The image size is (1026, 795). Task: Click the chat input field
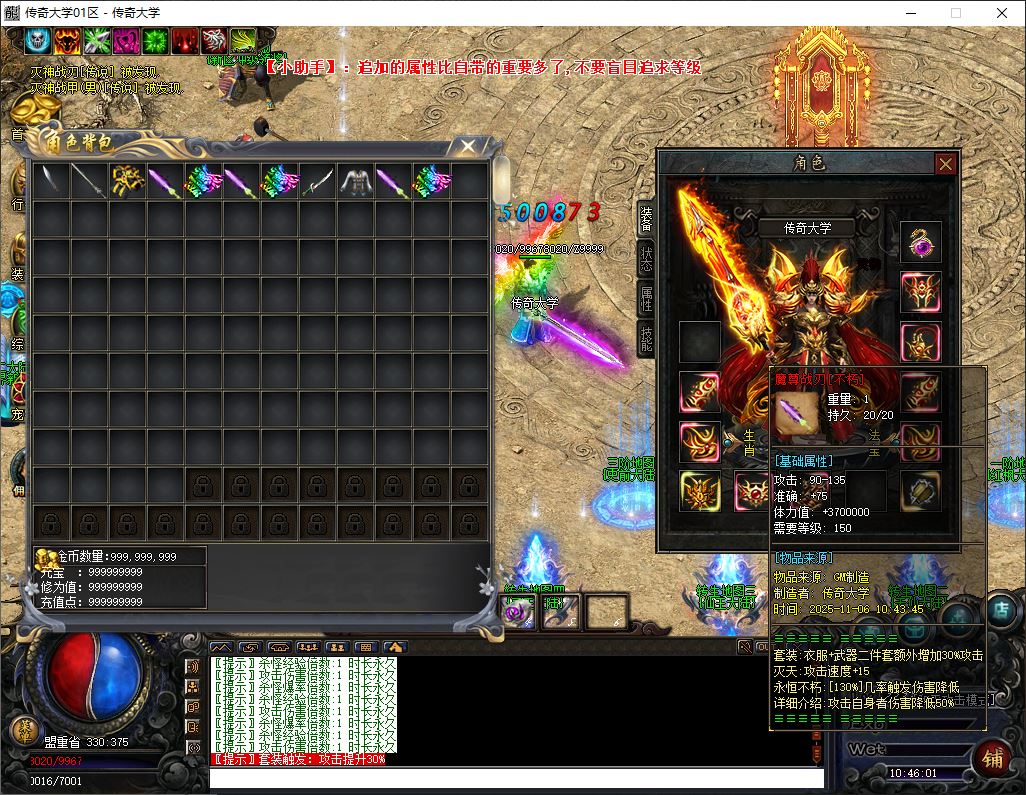click(515, 778)
